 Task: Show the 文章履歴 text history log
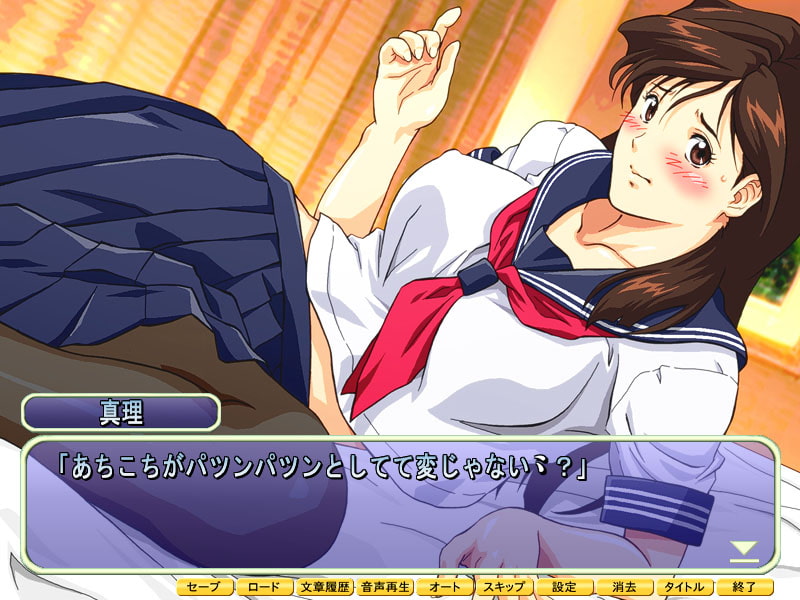point(325,588)
